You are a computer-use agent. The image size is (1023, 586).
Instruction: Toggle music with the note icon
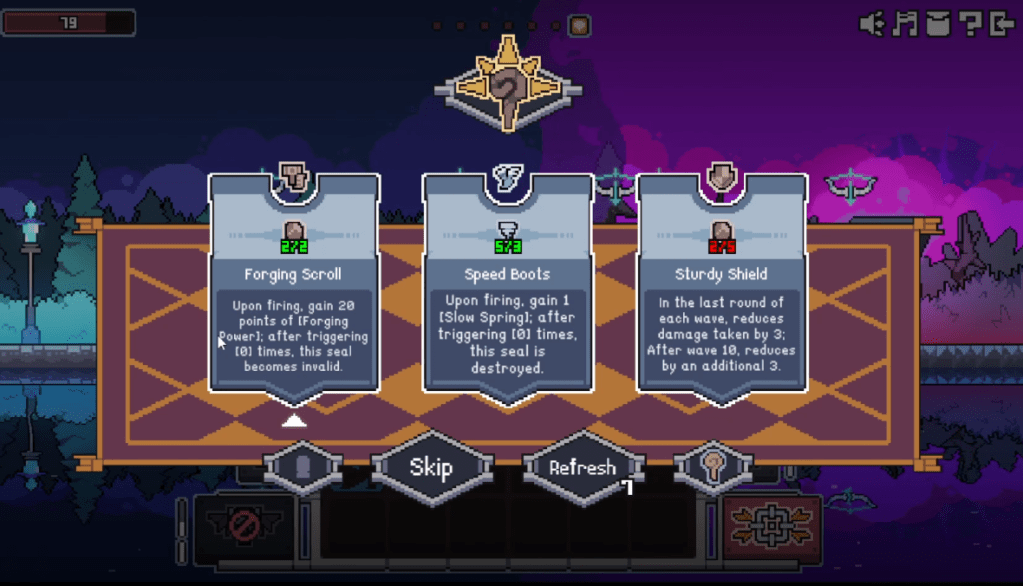(x=905, y=24)
